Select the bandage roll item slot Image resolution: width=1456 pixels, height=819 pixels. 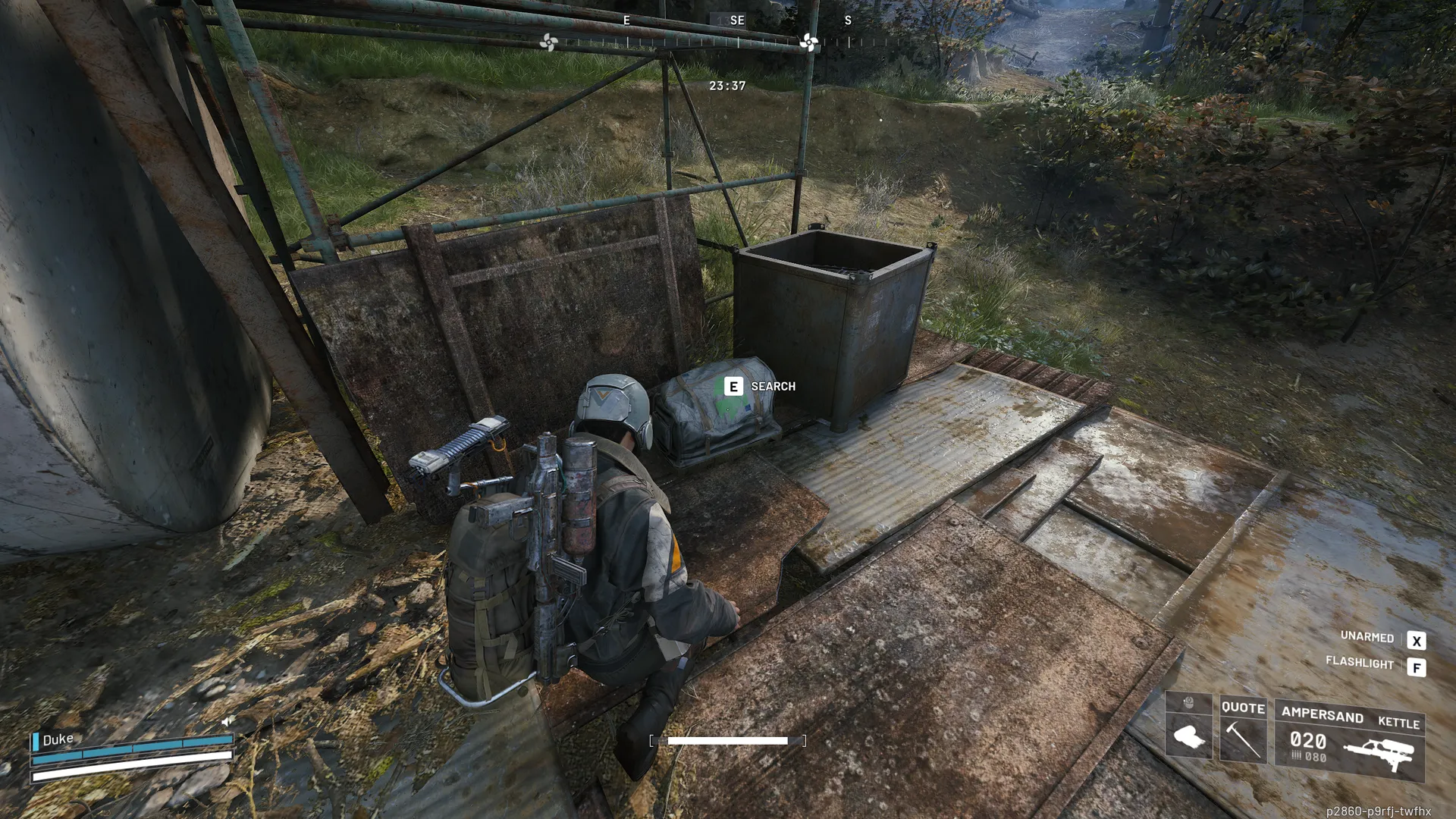pyautogui.click(x=1188, y=736)
